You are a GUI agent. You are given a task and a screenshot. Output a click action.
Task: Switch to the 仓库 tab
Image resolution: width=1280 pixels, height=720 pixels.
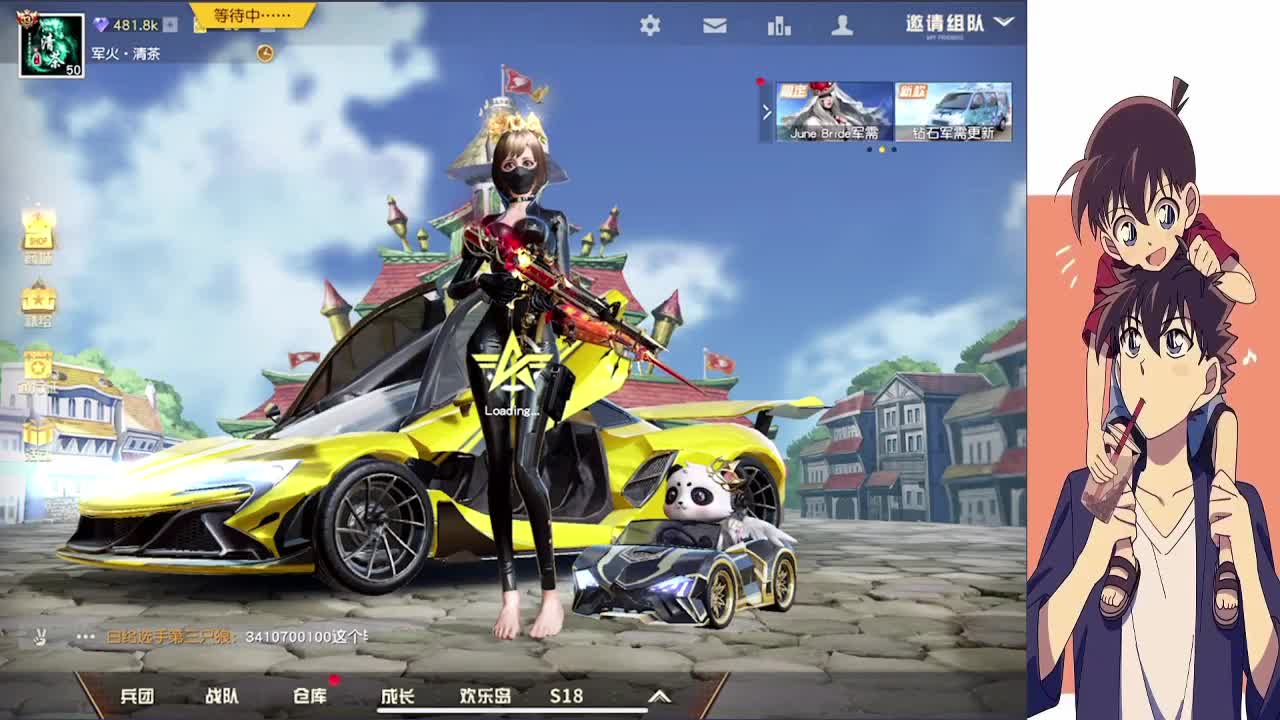click(311, 697)
